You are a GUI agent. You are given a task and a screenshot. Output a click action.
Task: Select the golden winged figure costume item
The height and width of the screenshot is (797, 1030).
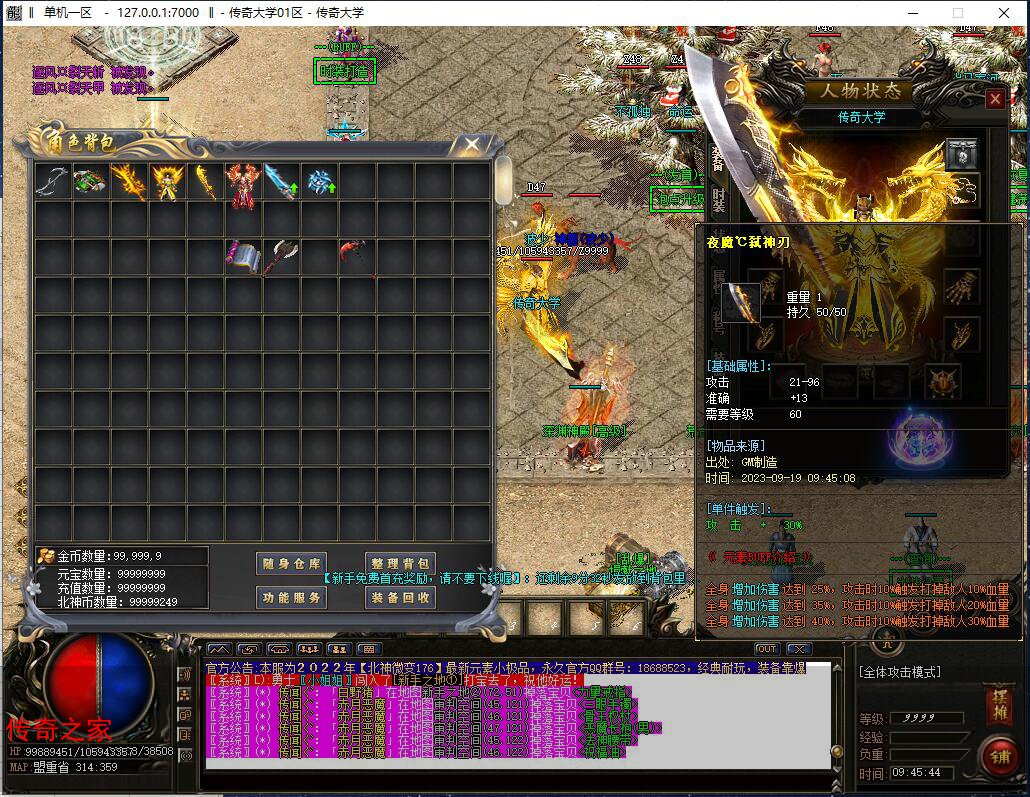click(x=166, y=182)
